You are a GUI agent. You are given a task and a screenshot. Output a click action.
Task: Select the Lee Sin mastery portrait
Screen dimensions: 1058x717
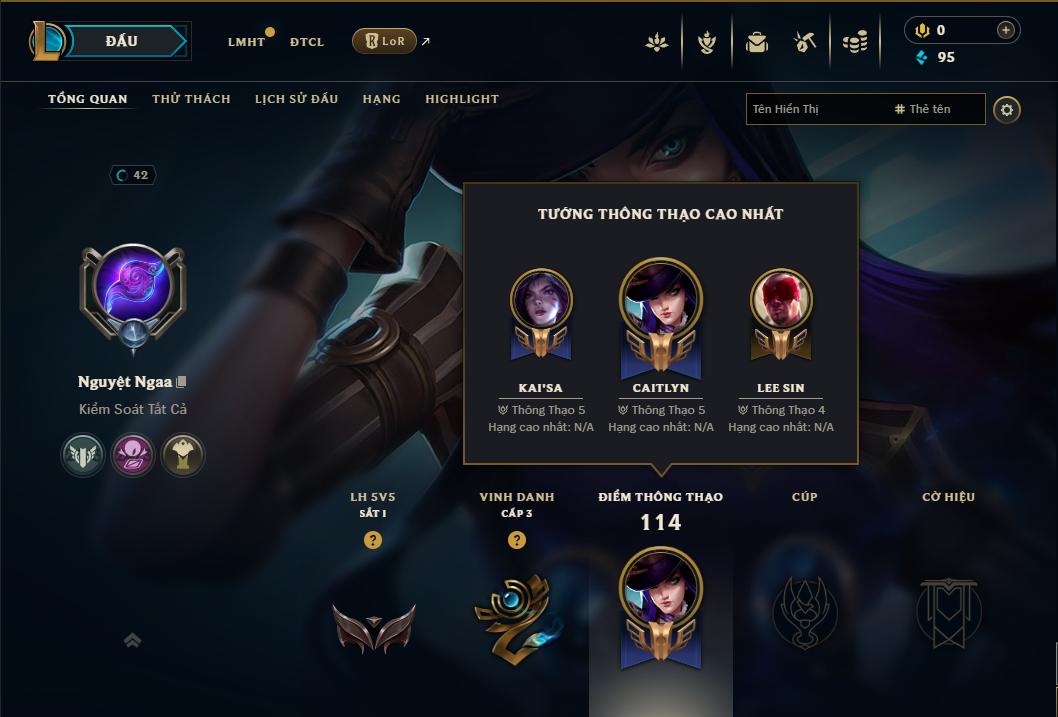pos(781,300)
